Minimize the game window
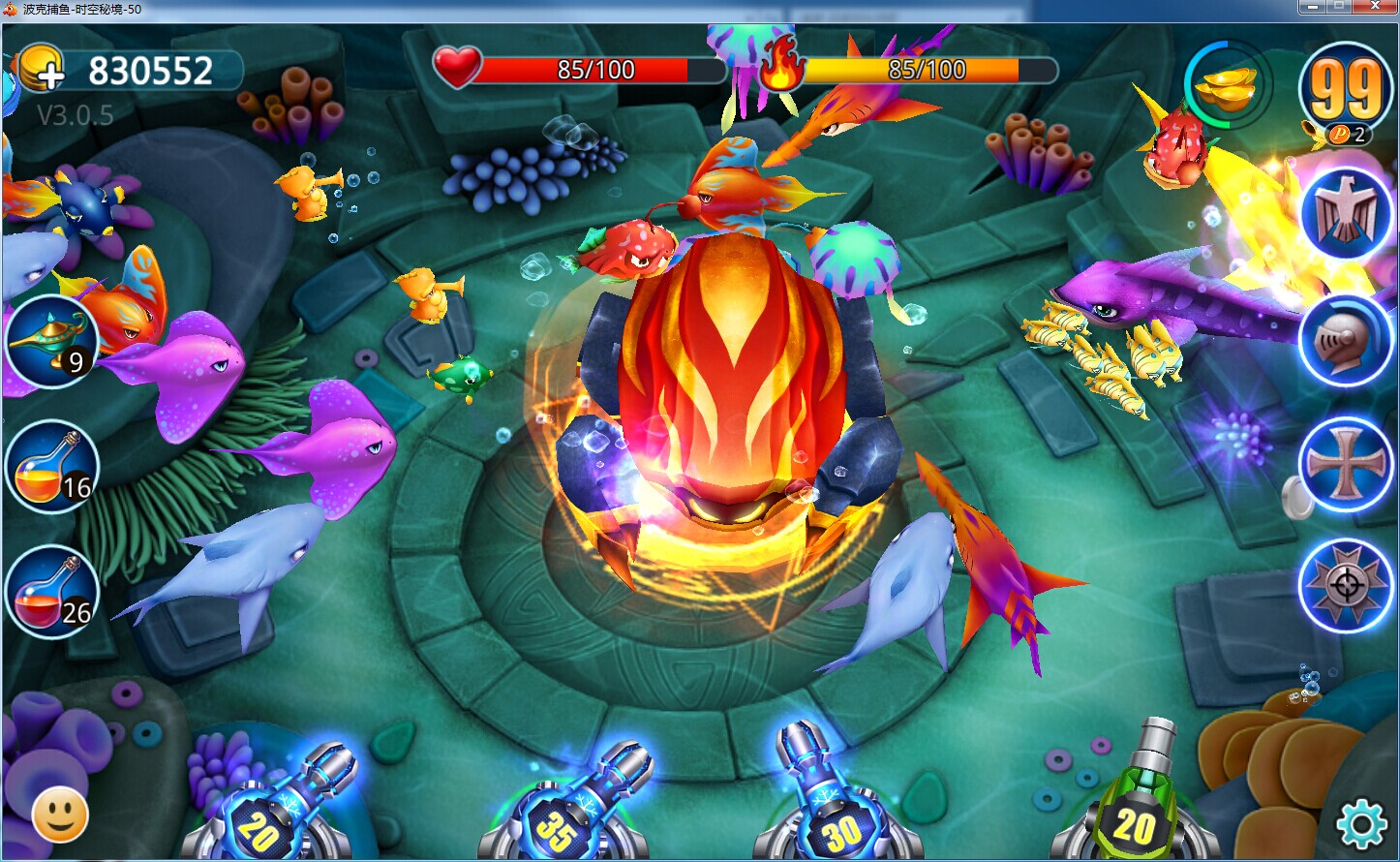 (1313, 7)
